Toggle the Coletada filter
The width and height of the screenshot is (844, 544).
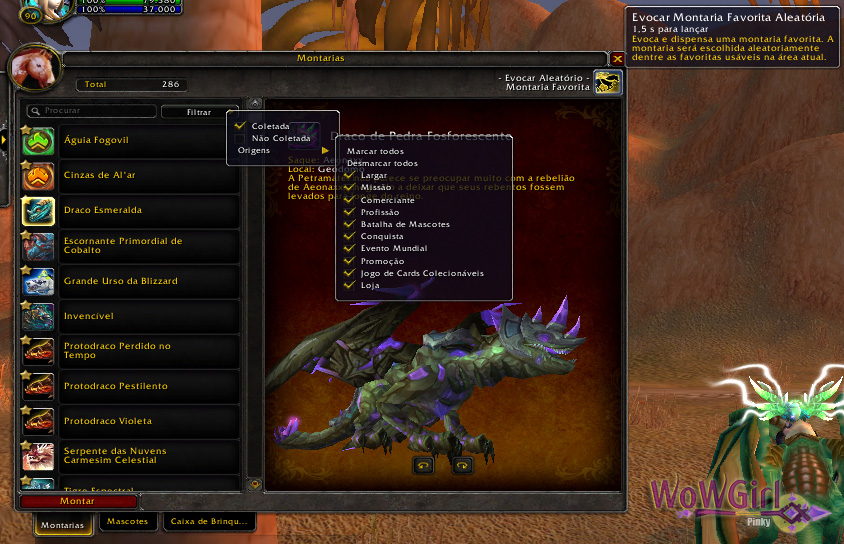pos(270,126)
